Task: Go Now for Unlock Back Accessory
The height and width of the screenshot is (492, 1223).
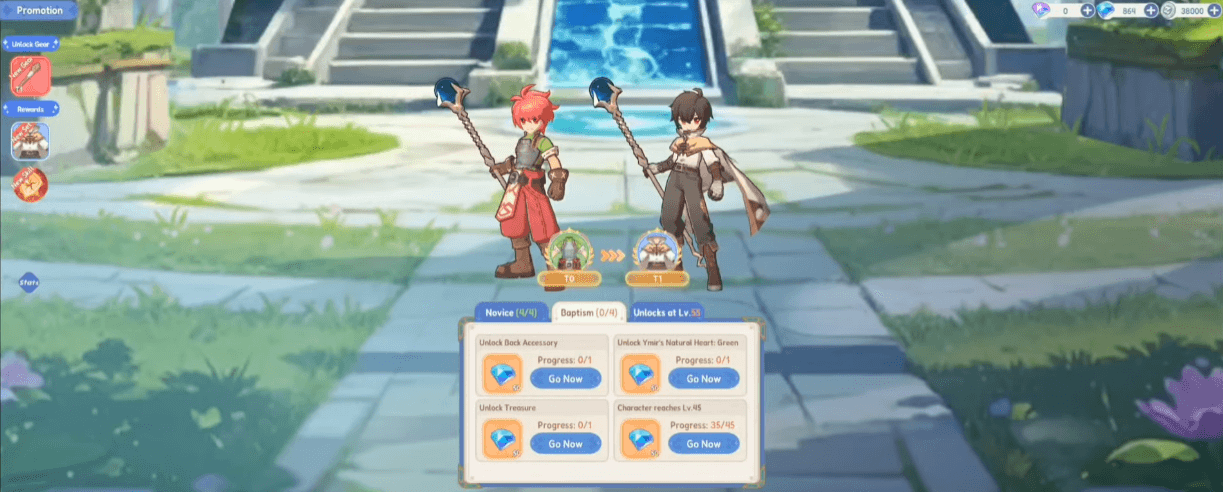Action: click(565, 378)
